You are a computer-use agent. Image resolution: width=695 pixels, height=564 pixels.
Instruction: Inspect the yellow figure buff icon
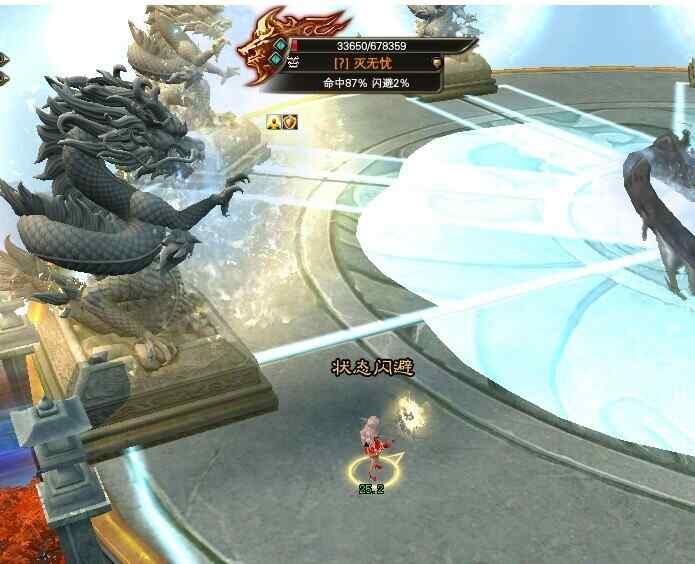pos(273,121)
